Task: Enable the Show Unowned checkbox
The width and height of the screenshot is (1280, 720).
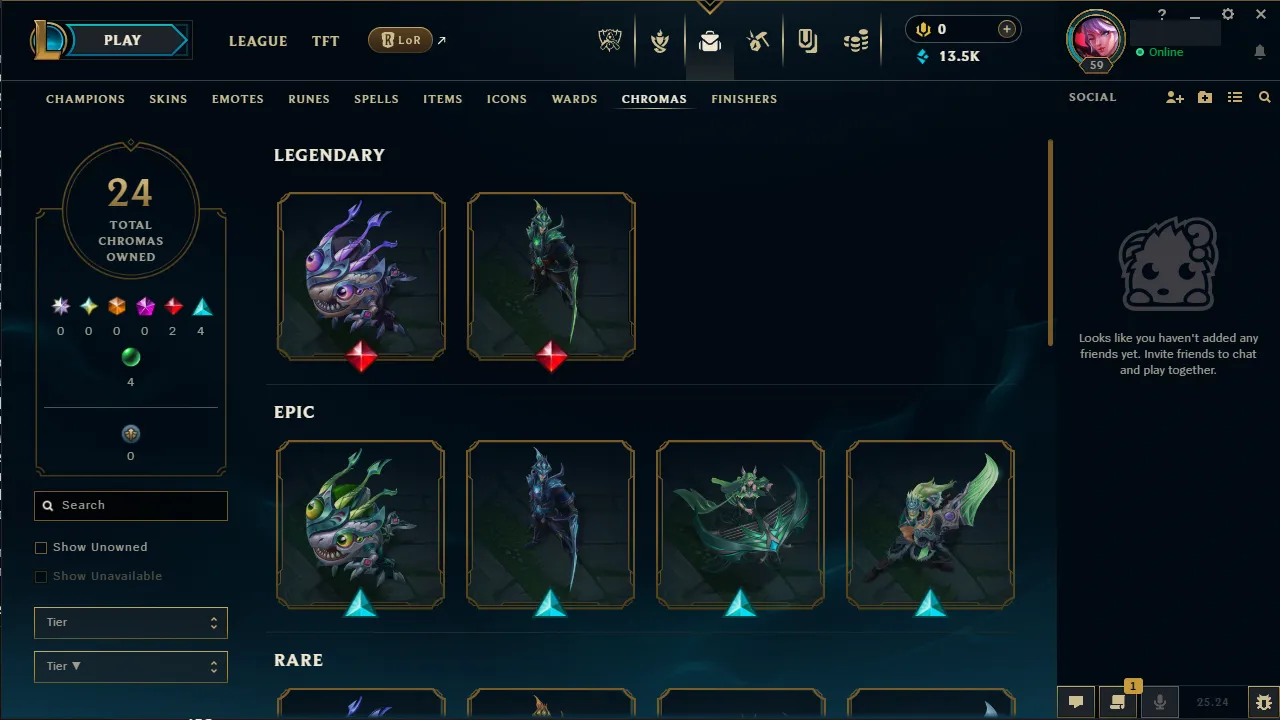Action: tap(41, 547)
